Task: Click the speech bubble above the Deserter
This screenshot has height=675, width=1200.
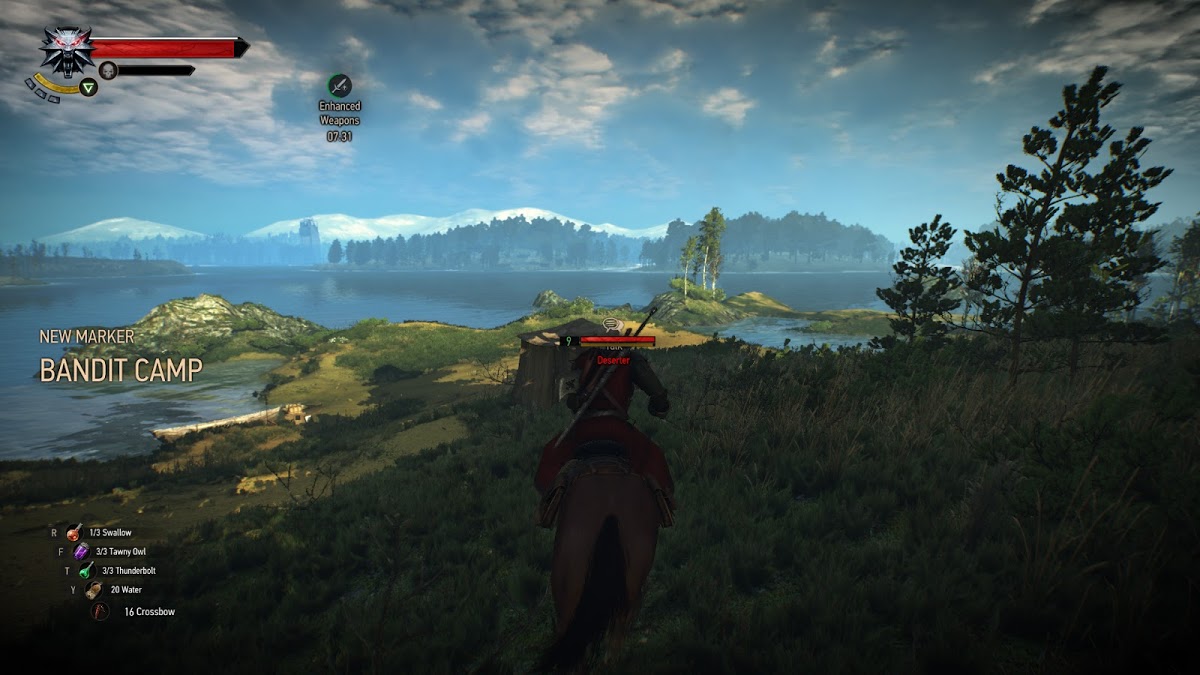Action: click(612, 325)
